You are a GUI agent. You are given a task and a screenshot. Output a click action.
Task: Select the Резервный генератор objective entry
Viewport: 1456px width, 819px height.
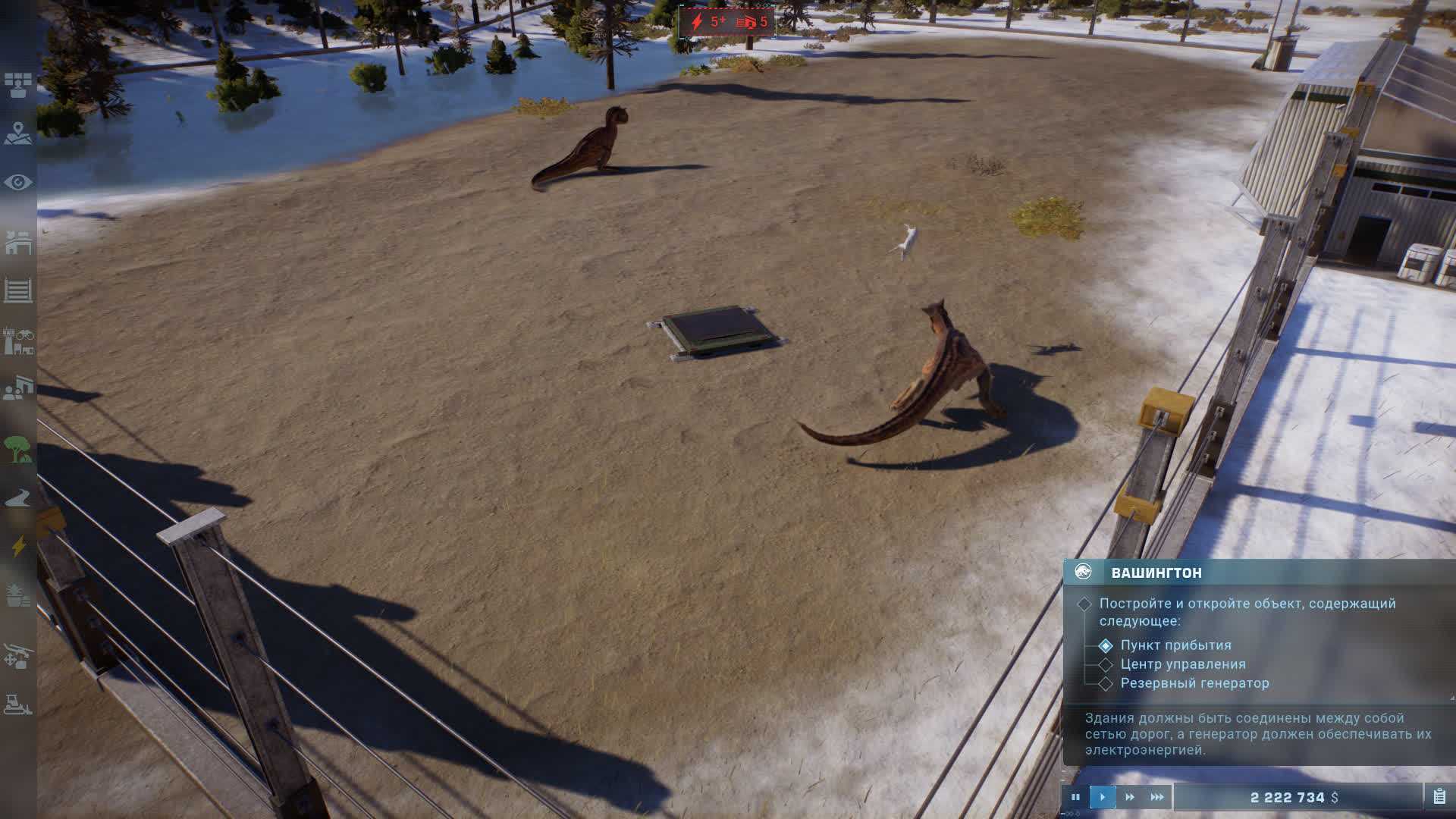click(1194, 683)
